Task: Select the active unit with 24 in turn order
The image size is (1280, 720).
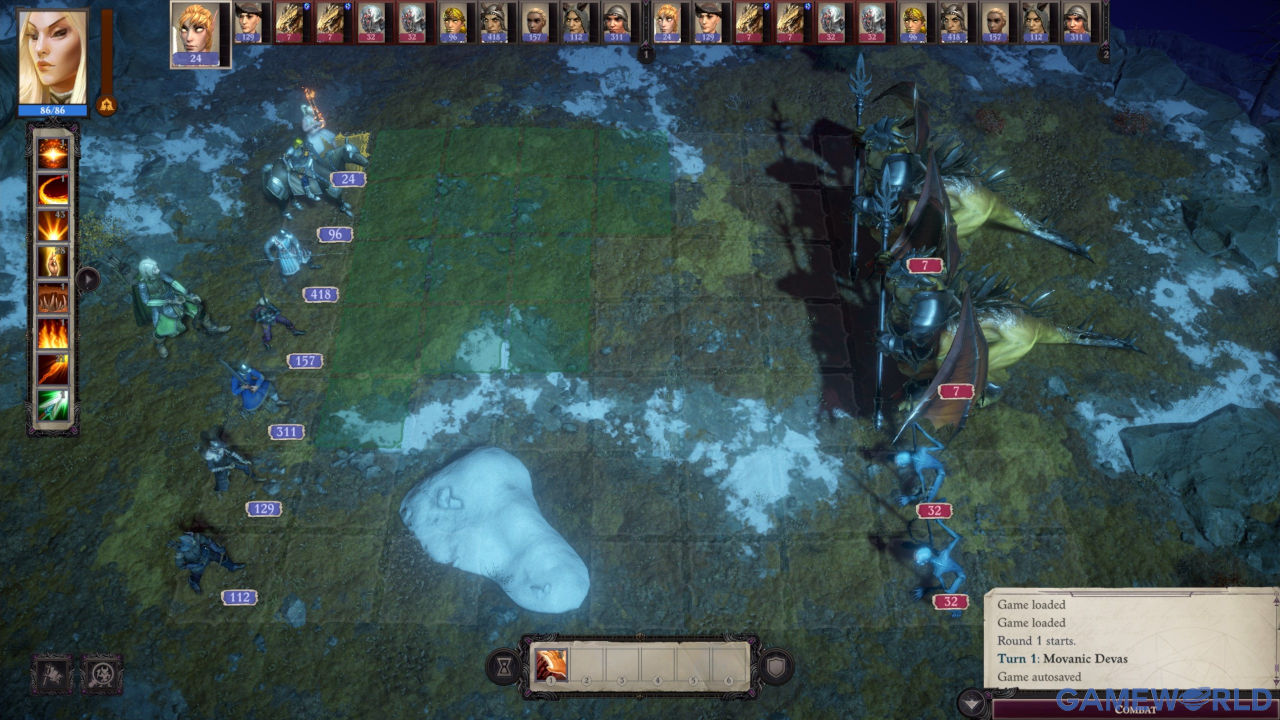Action: [x=200, y=34]
